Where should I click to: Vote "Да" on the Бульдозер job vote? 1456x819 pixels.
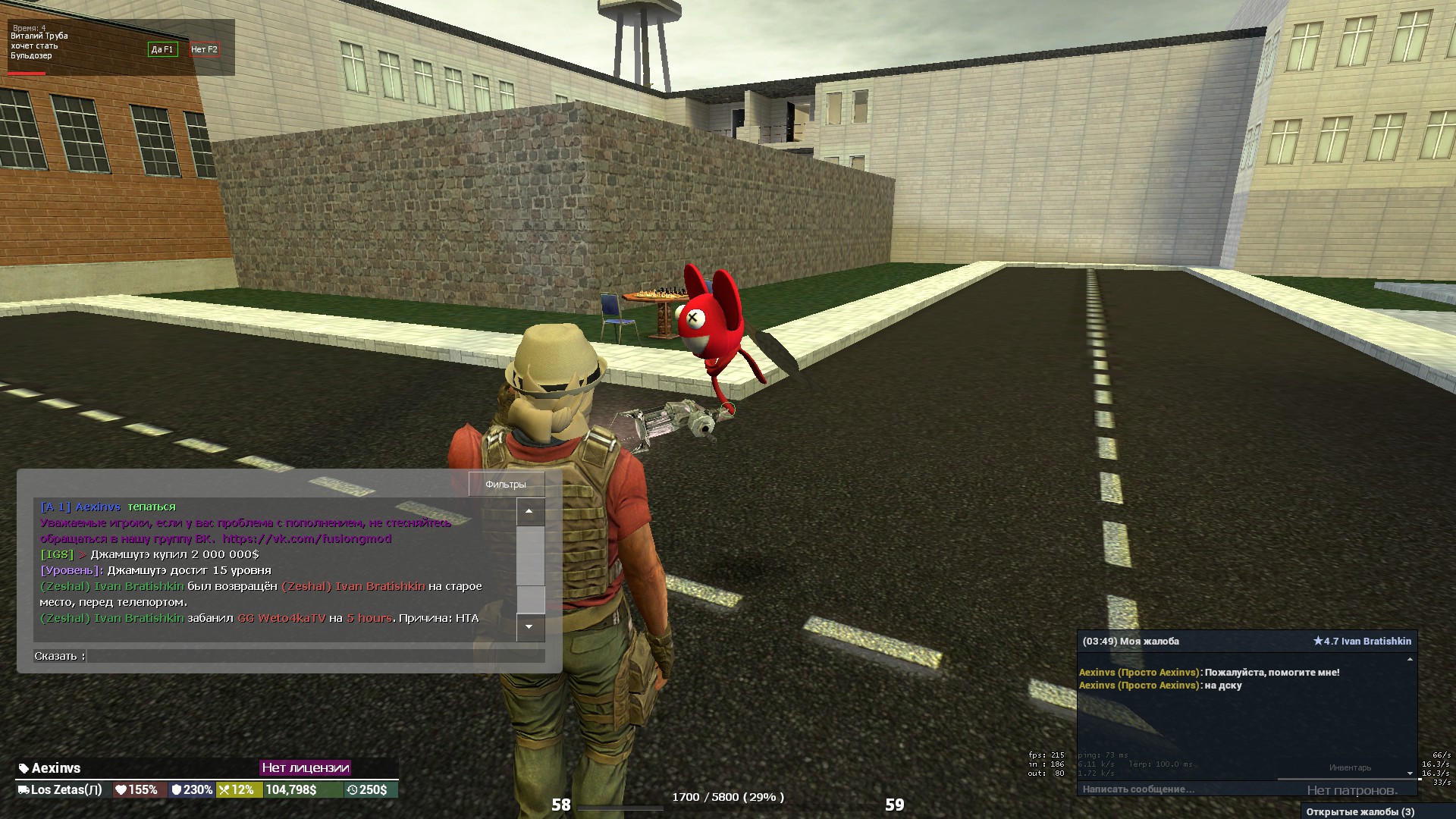tap(162, 49)
